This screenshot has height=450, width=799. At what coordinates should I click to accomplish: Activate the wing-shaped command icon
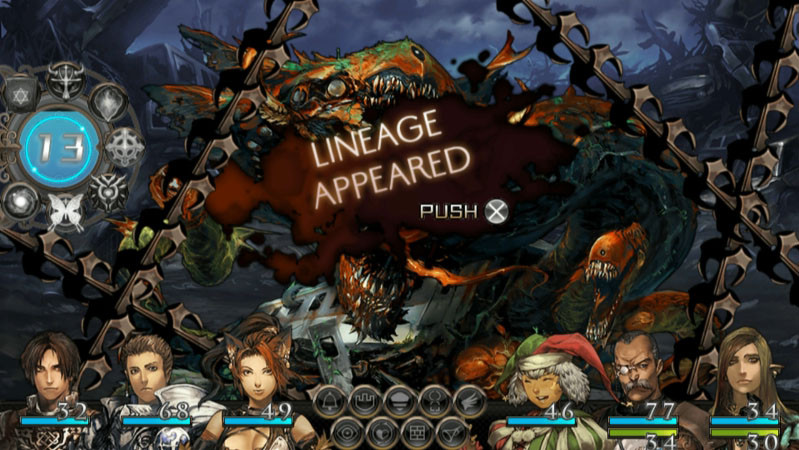468,401
